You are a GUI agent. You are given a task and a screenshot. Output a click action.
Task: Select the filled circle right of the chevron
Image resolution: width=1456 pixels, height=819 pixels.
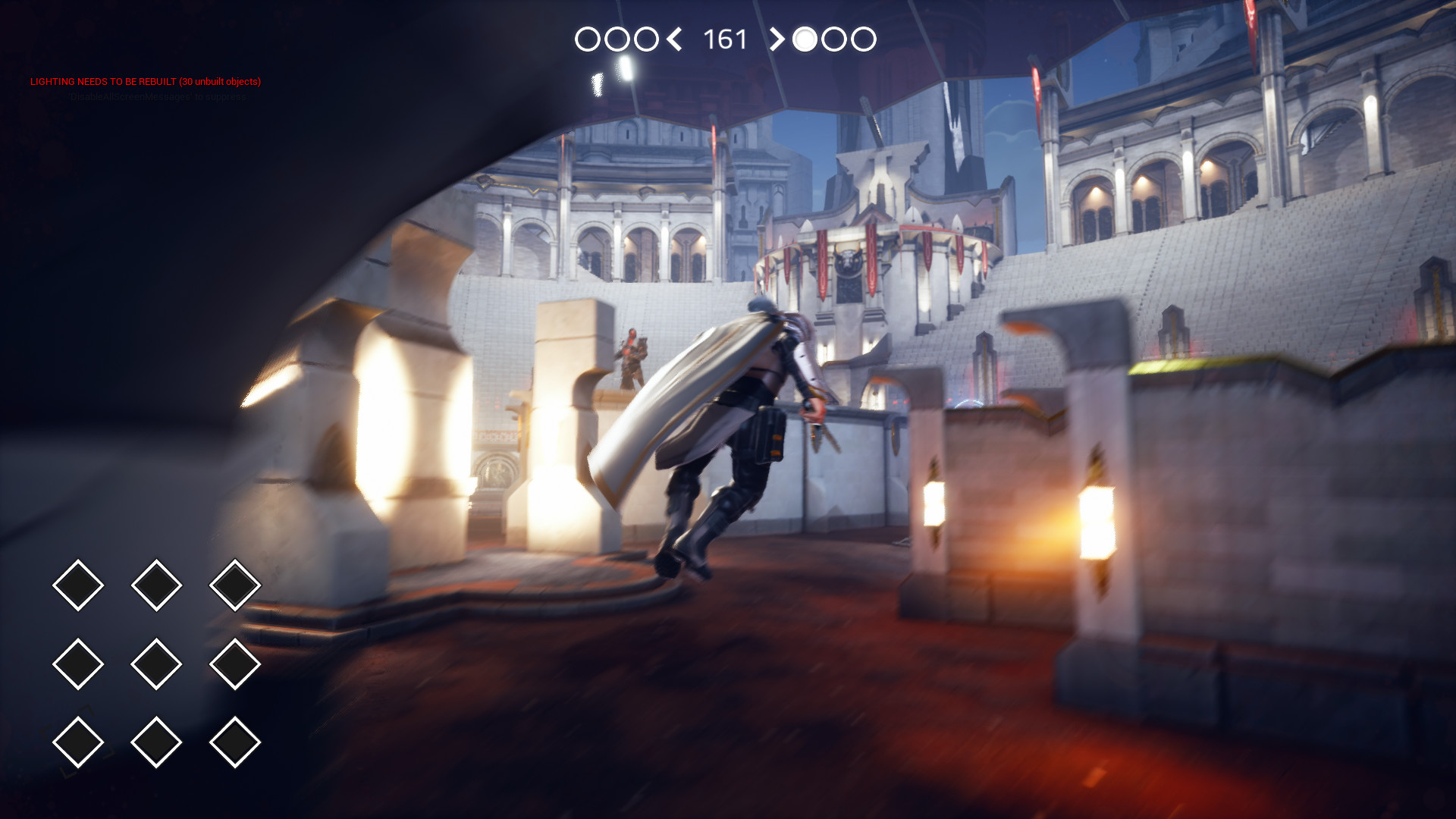click(x=806, y=39)
